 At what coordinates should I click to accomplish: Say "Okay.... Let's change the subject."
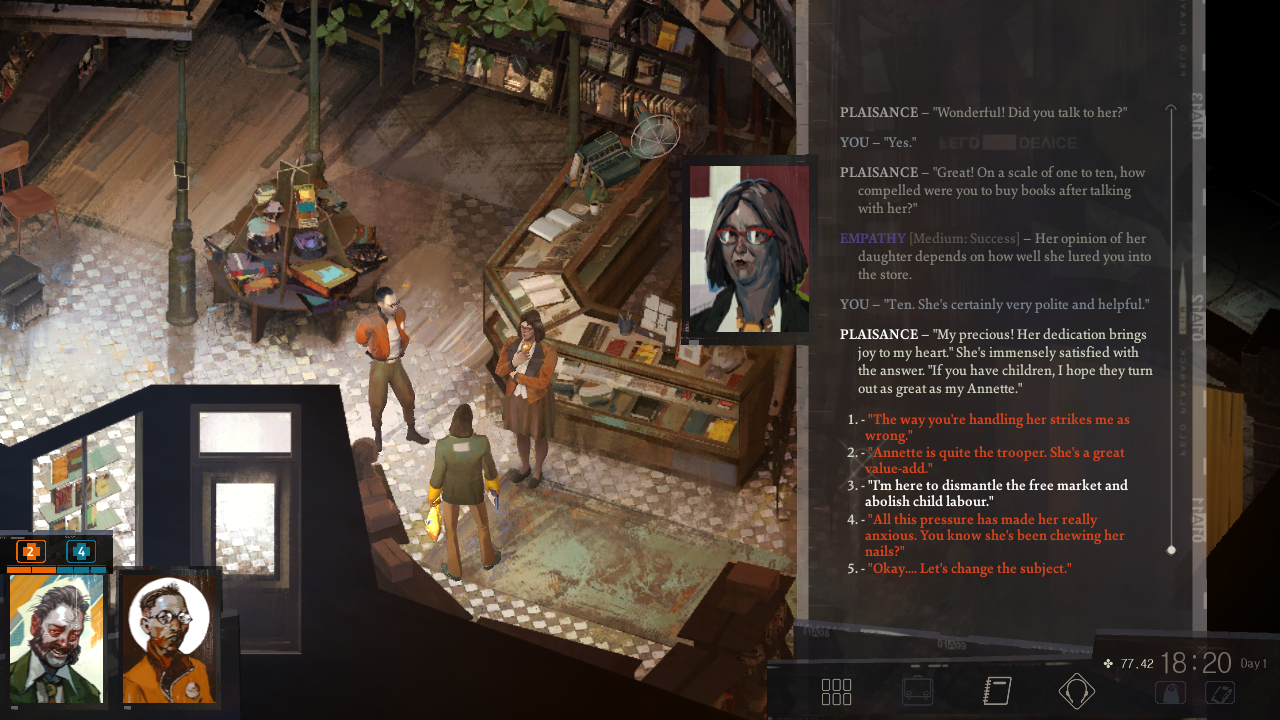969,569
